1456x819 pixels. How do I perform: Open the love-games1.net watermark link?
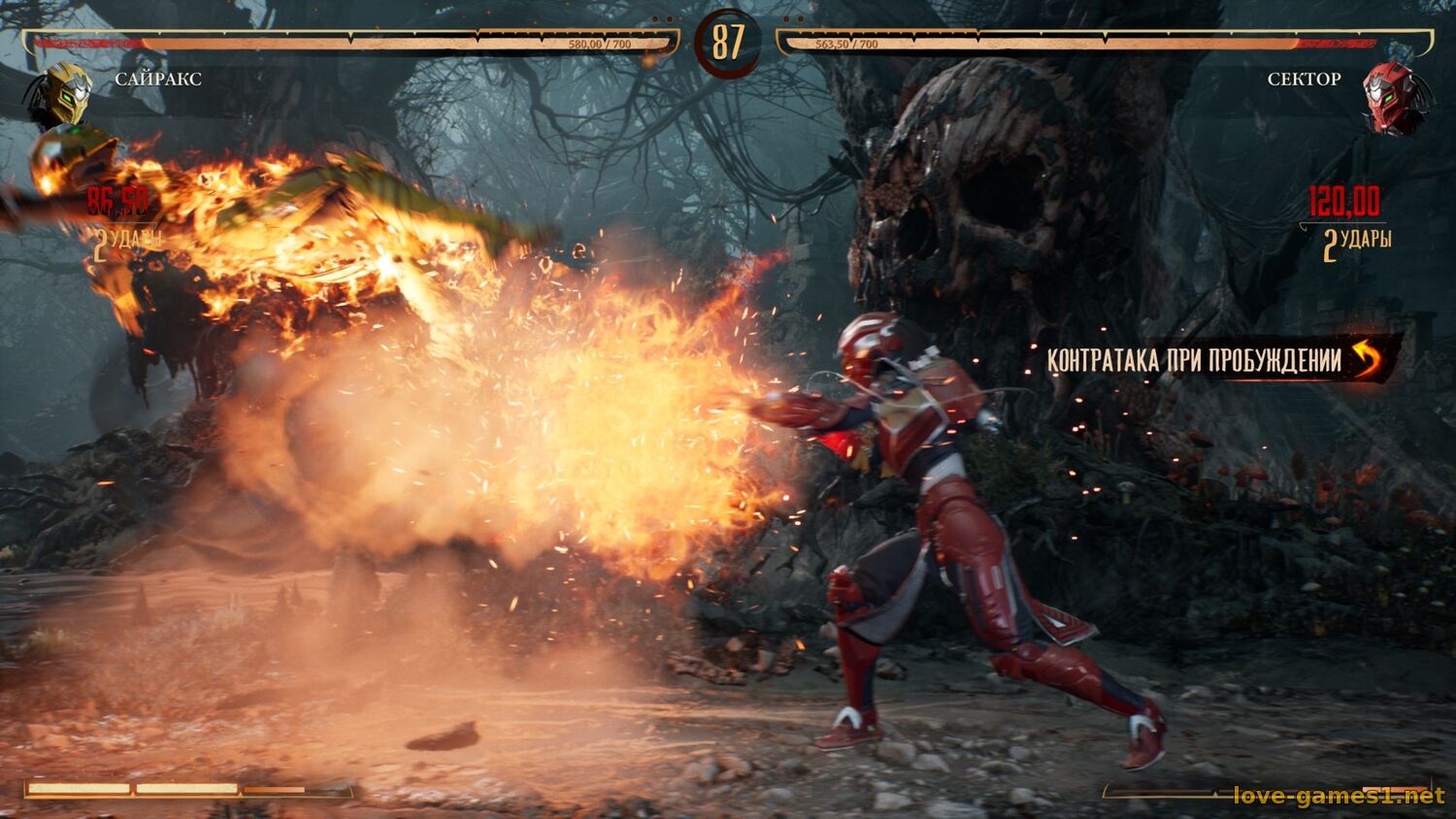tap(1339, 796)
